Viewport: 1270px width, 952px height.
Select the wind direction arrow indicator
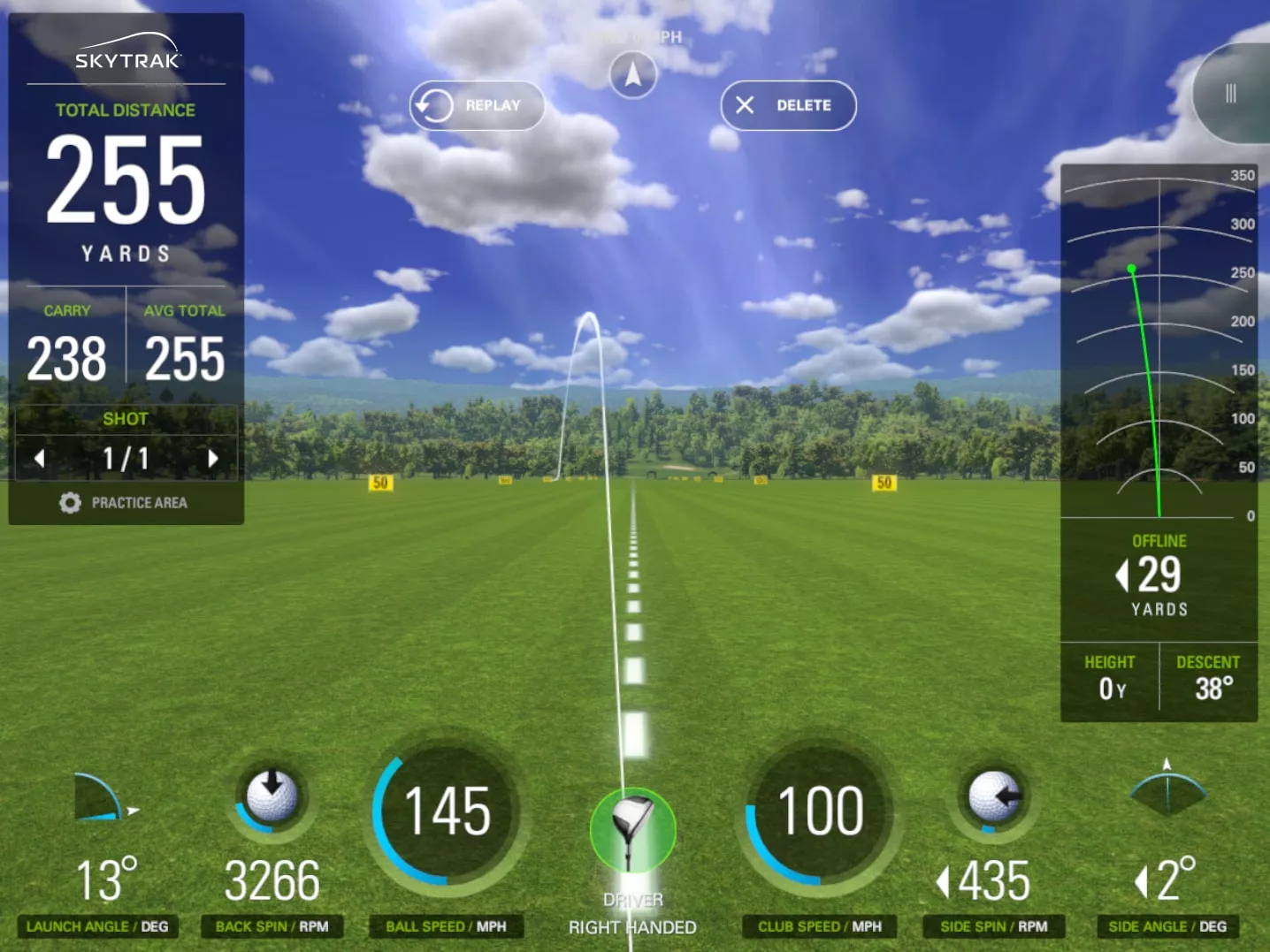coord(633,74)
